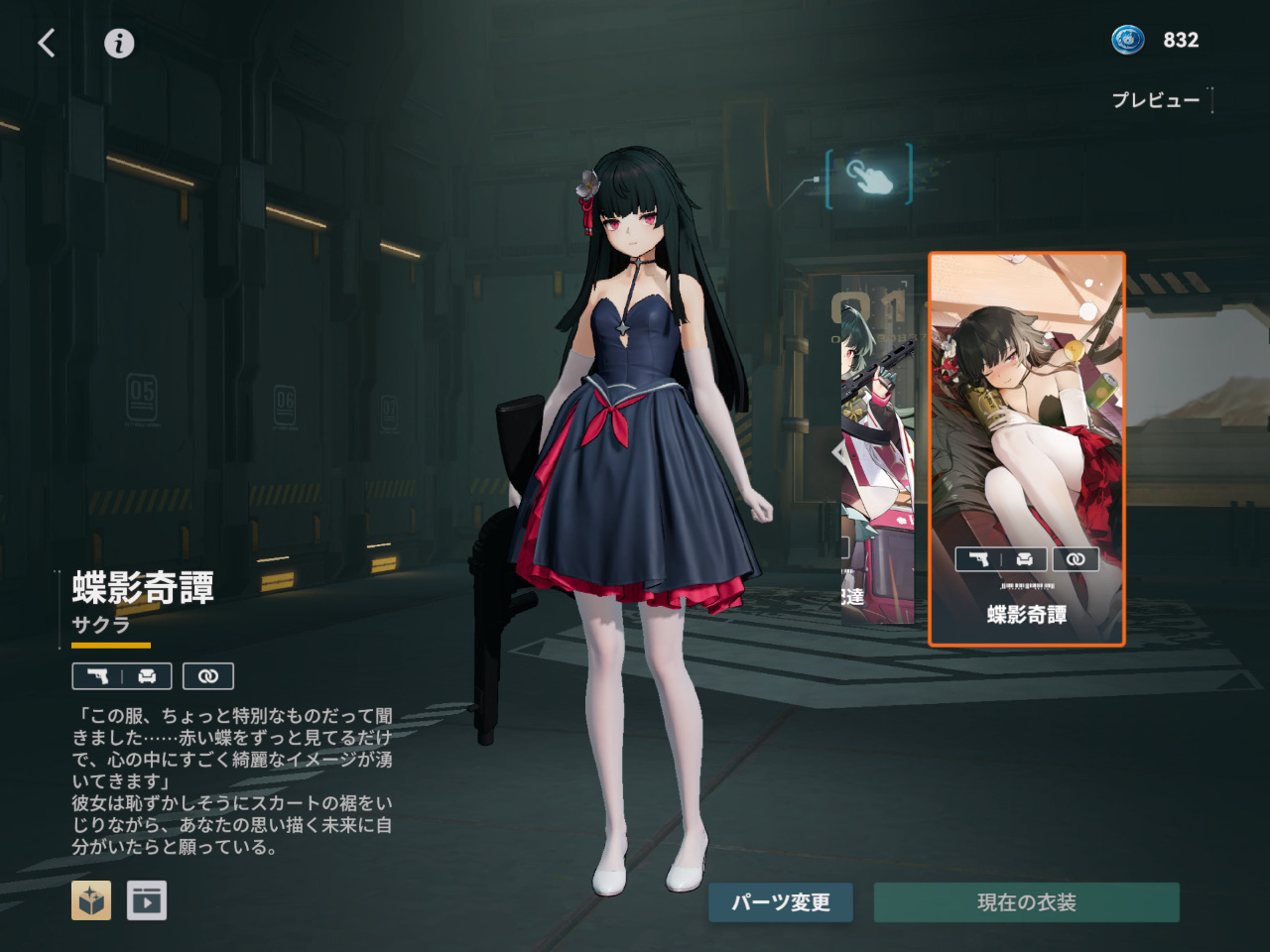Open the gold cube icon
This screenshot has height=952, width=1270.
(91, 900)
